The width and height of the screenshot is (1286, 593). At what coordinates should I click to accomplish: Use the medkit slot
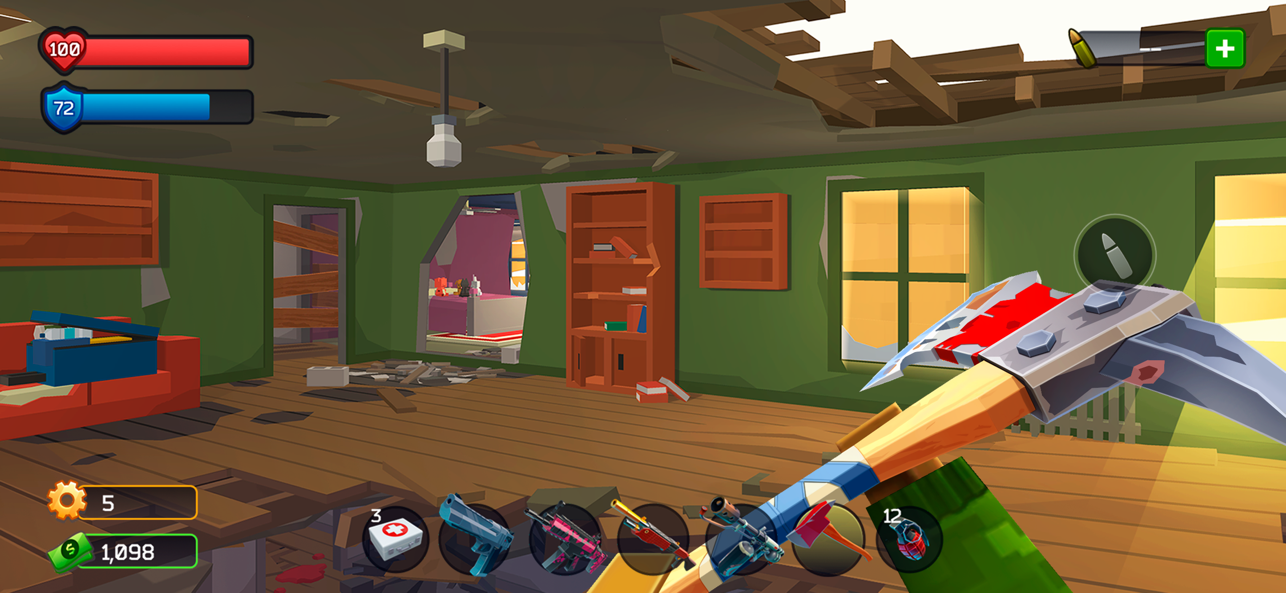click(396, 540)
